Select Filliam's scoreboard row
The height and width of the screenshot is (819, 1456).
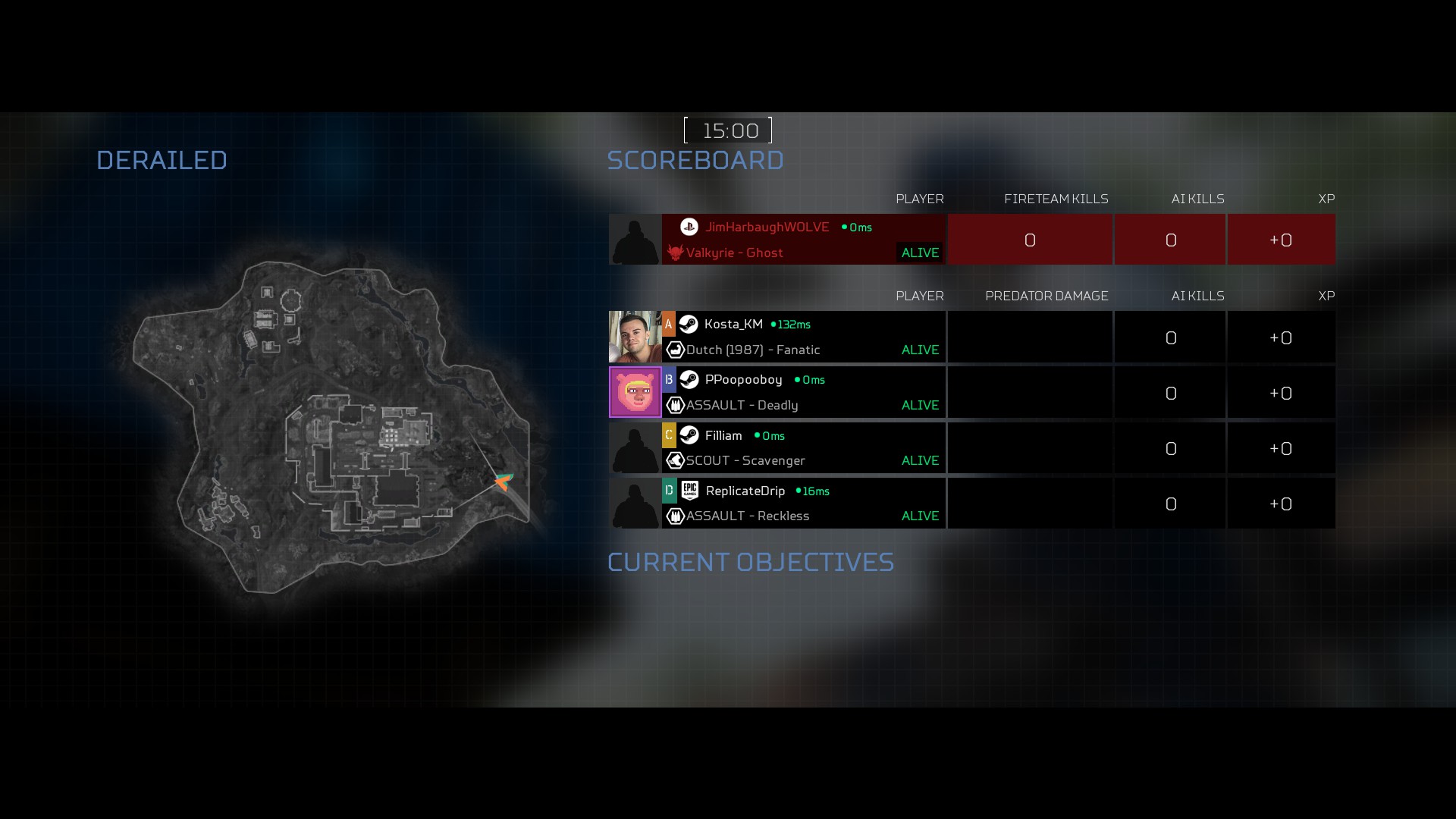(x=804, y=447)
